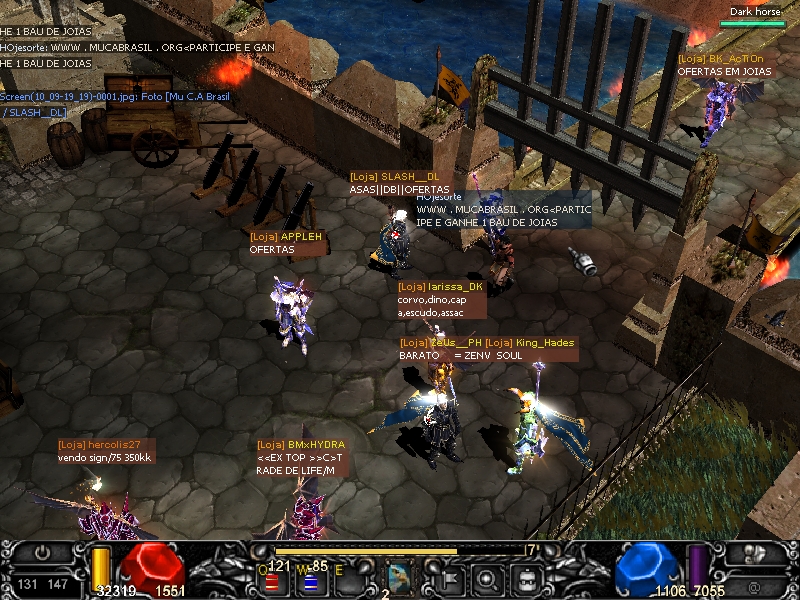Image resolution: width=800 pixels, height=600 pixels.
Task: Activate the current skill icon slot
Action: coord(400,577)
